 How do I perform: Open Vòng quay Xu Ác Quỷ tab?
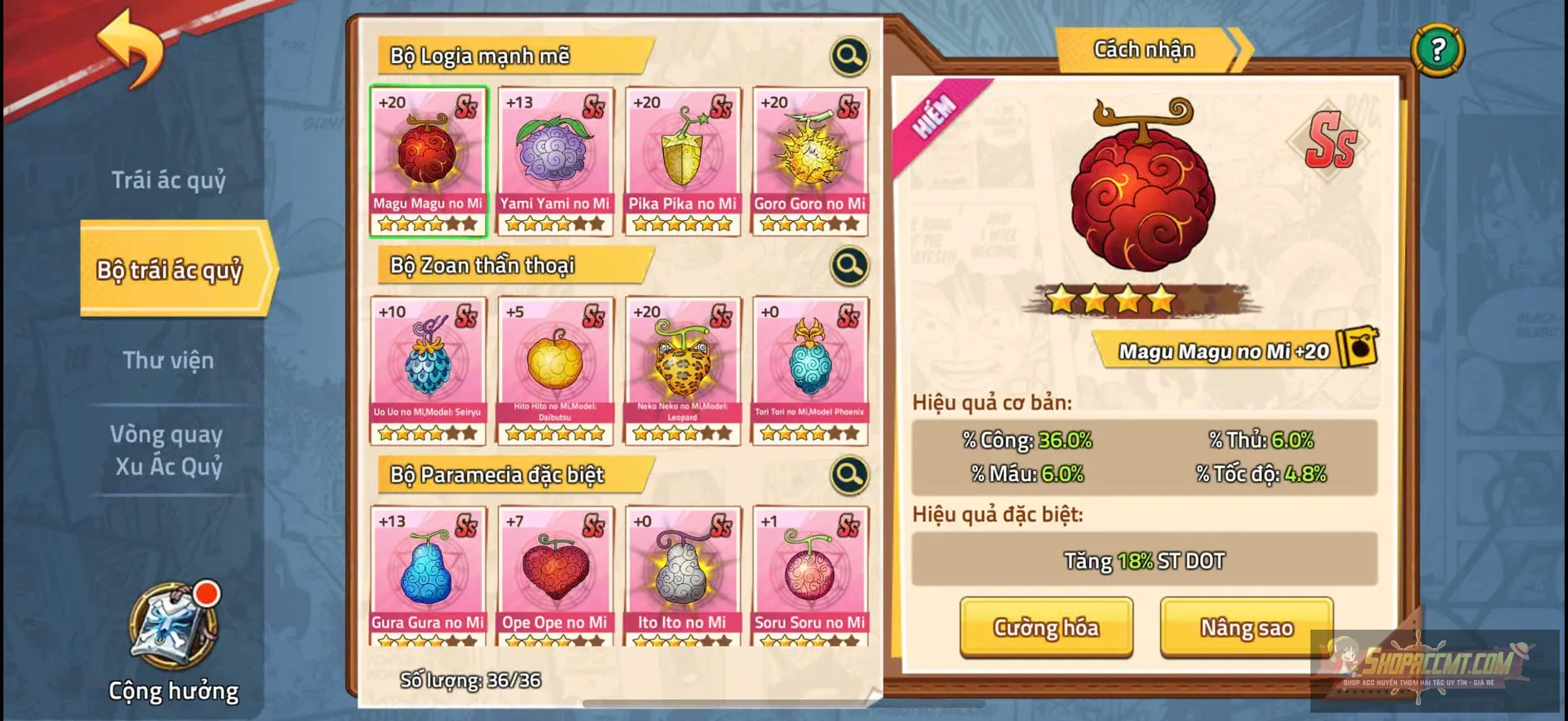click(x=169, y=450)
